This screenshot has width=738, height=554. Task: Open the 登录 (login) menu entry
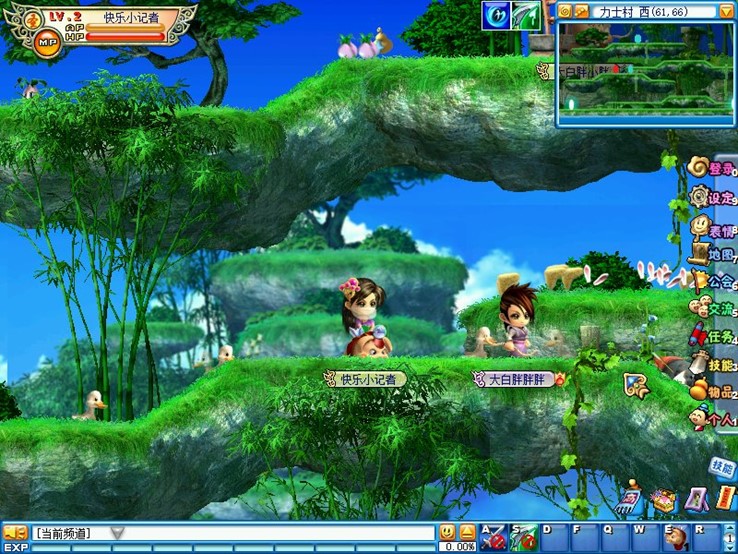pyautogui.click(x=713, y=168)
